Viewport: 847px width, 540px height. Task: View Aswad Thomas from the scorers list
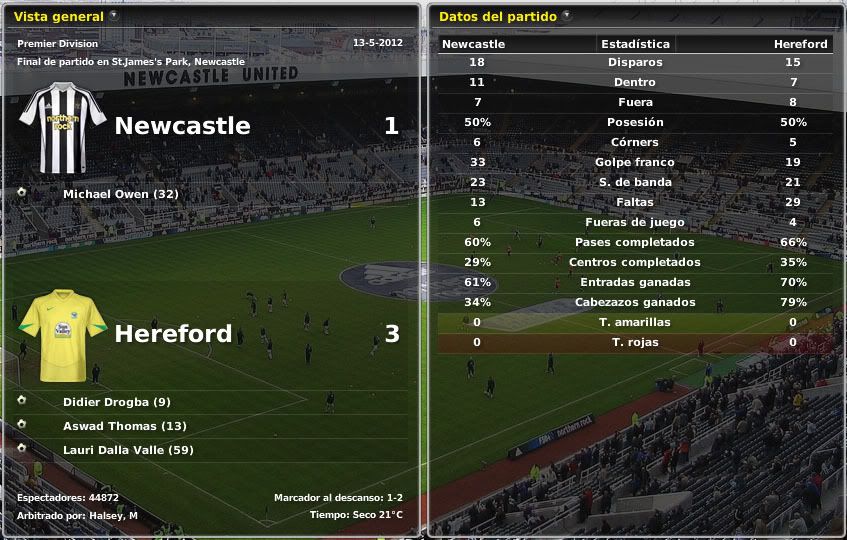[124, 426]
